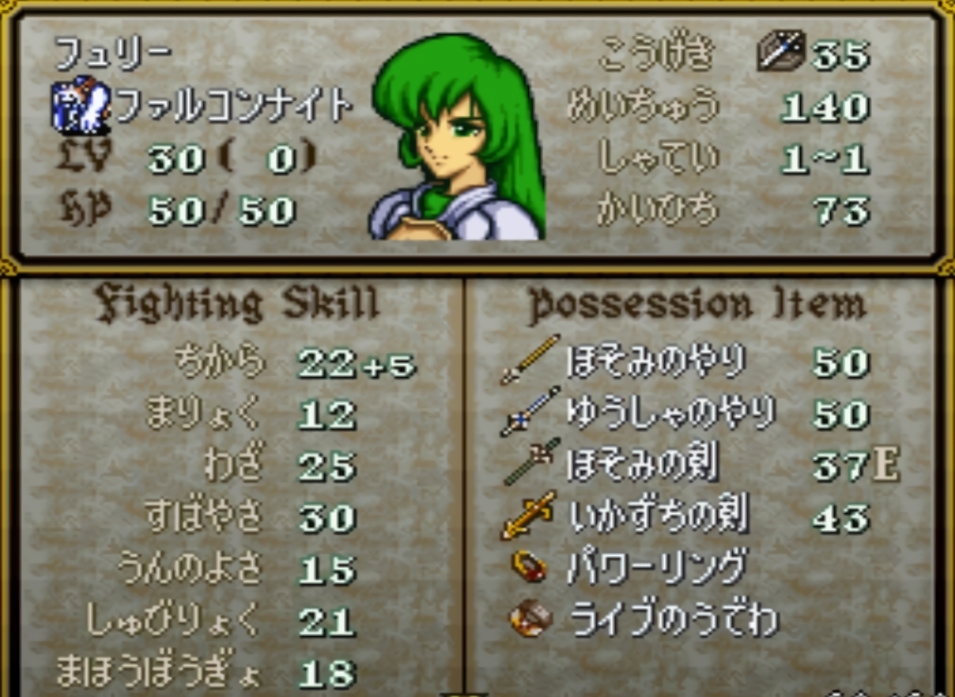Select the ほそみのやり slim lance item
Screen dimensions: 955x697
coord(655,361)
